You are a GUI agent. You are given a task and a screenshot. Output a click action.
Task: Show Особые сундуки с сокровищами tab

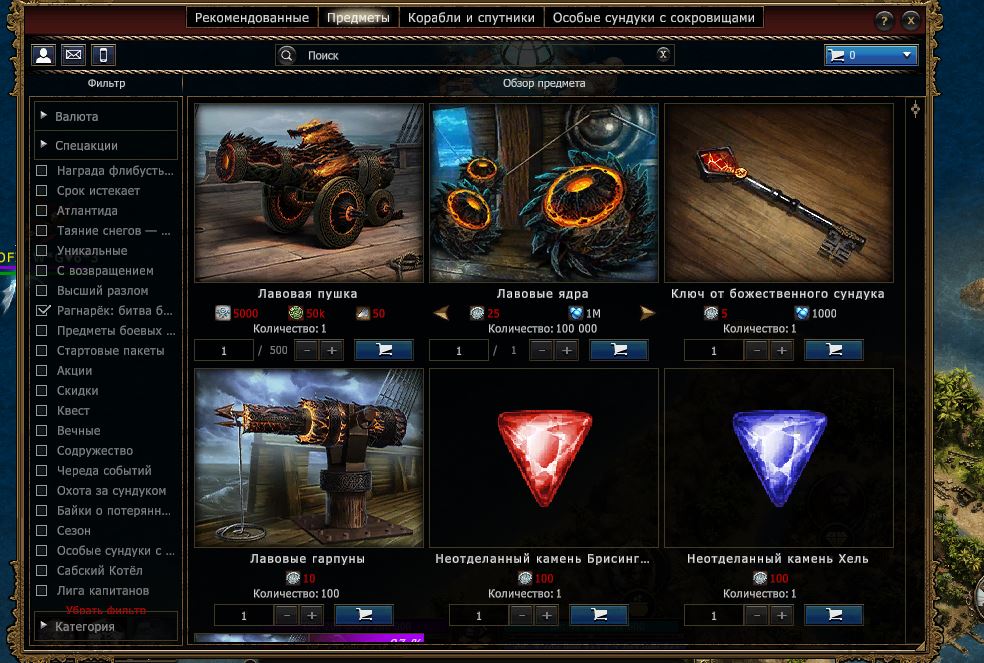tap(655, 18)
